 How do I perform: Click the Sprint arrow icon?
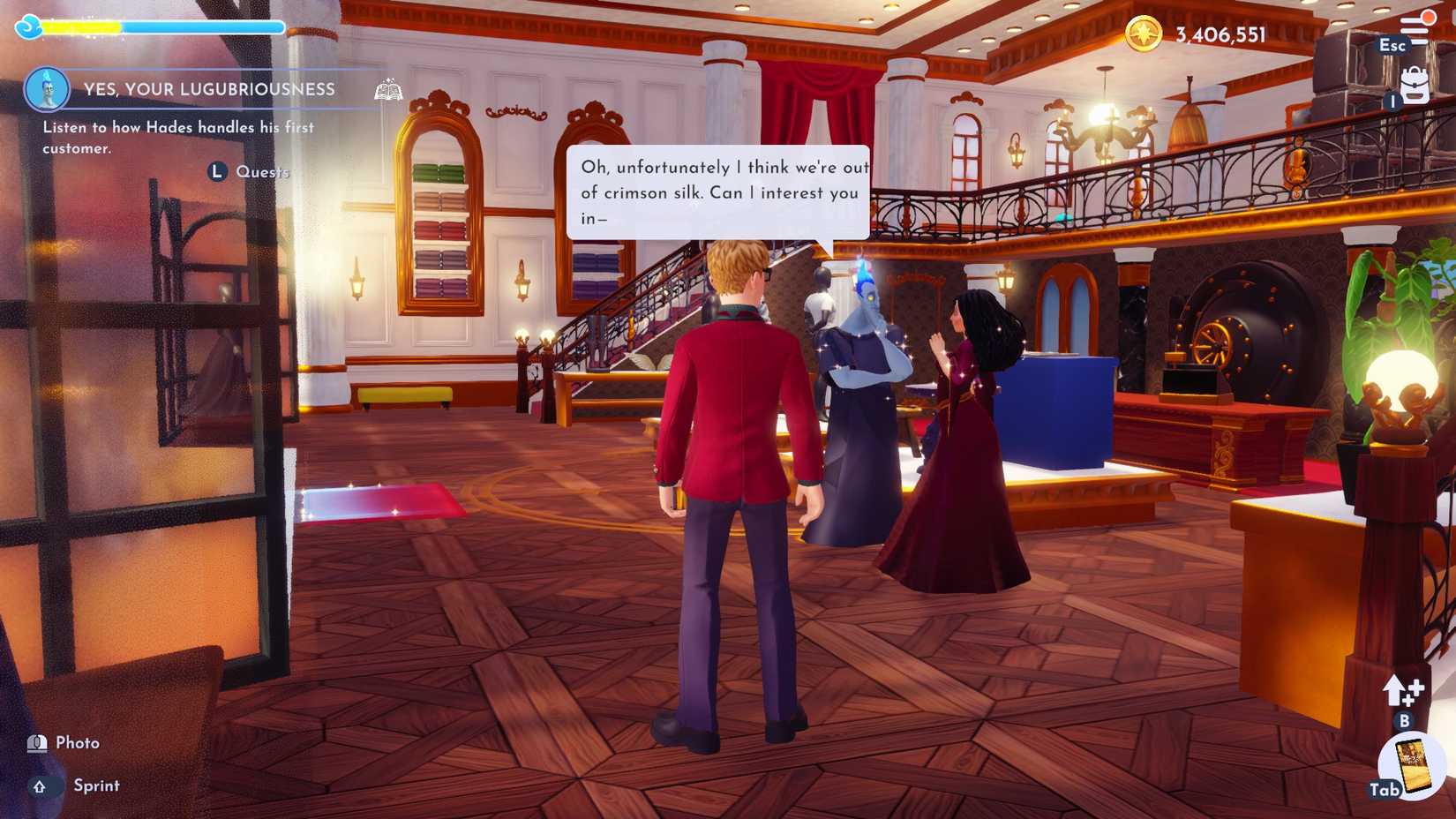point(37,785)
